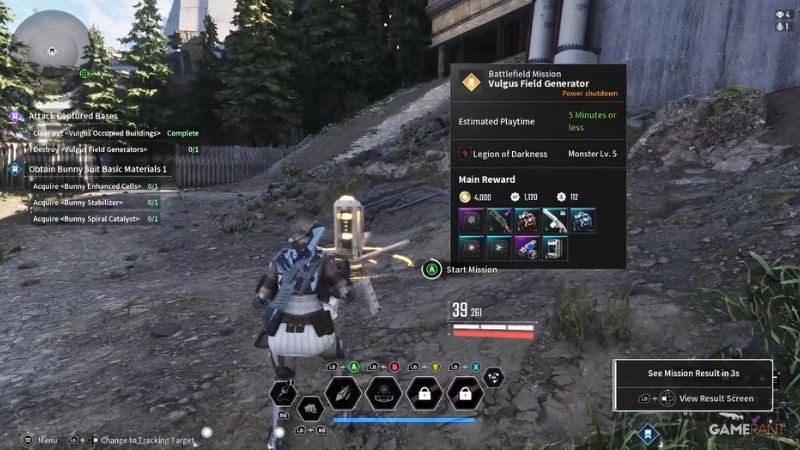Screen dimensions: 800x450
Task: Start the Vulgus Field Generator mission
Action: tap(472, 269)
